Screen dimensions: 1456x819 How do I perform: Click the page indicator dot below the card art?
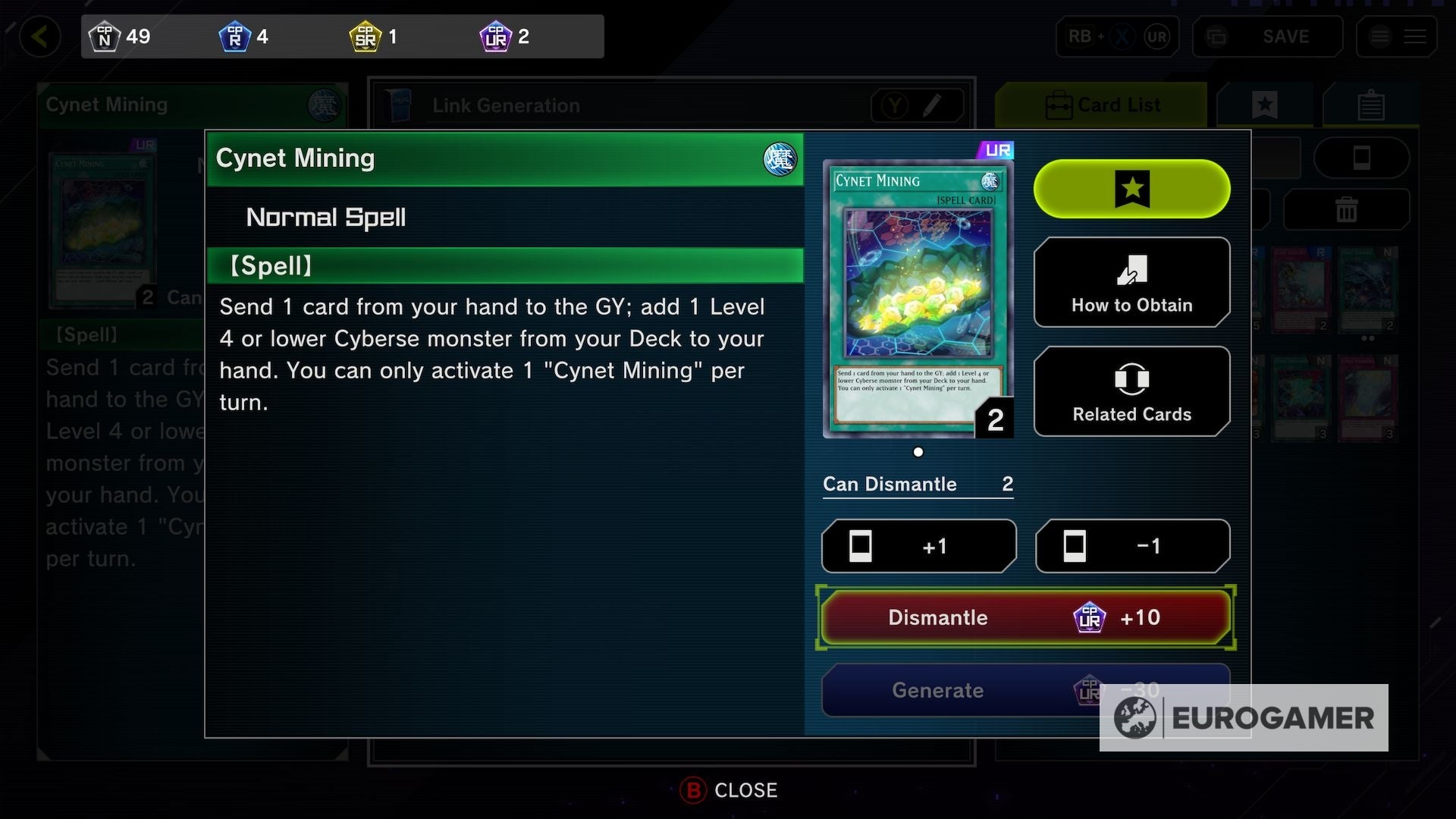click(918, 452)
